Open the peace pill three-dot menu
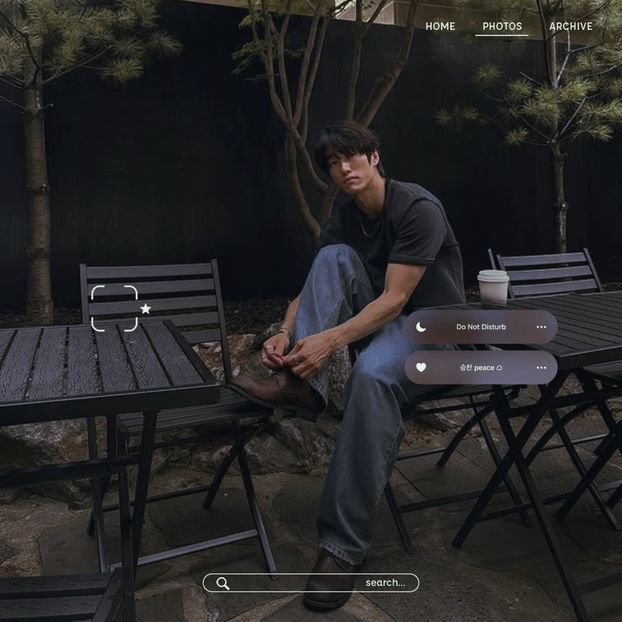The image size is (622, 622). pyautogui.click(x=541, y=368)
